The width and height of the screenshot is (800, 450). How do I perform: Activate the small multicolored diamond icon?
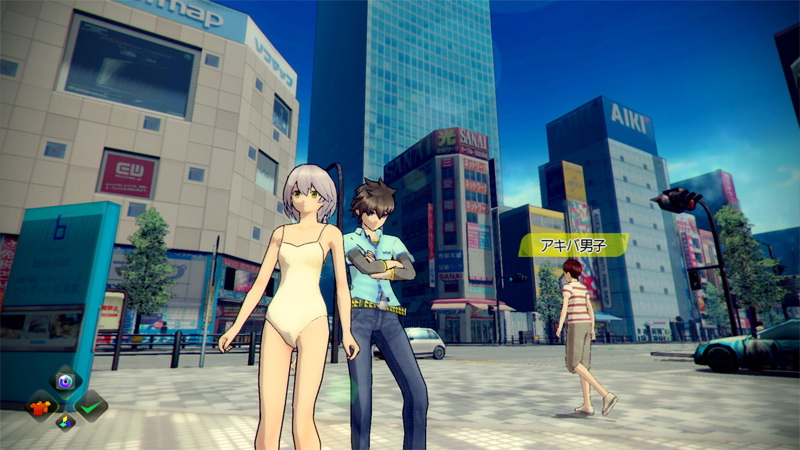(x=66, y=422)
